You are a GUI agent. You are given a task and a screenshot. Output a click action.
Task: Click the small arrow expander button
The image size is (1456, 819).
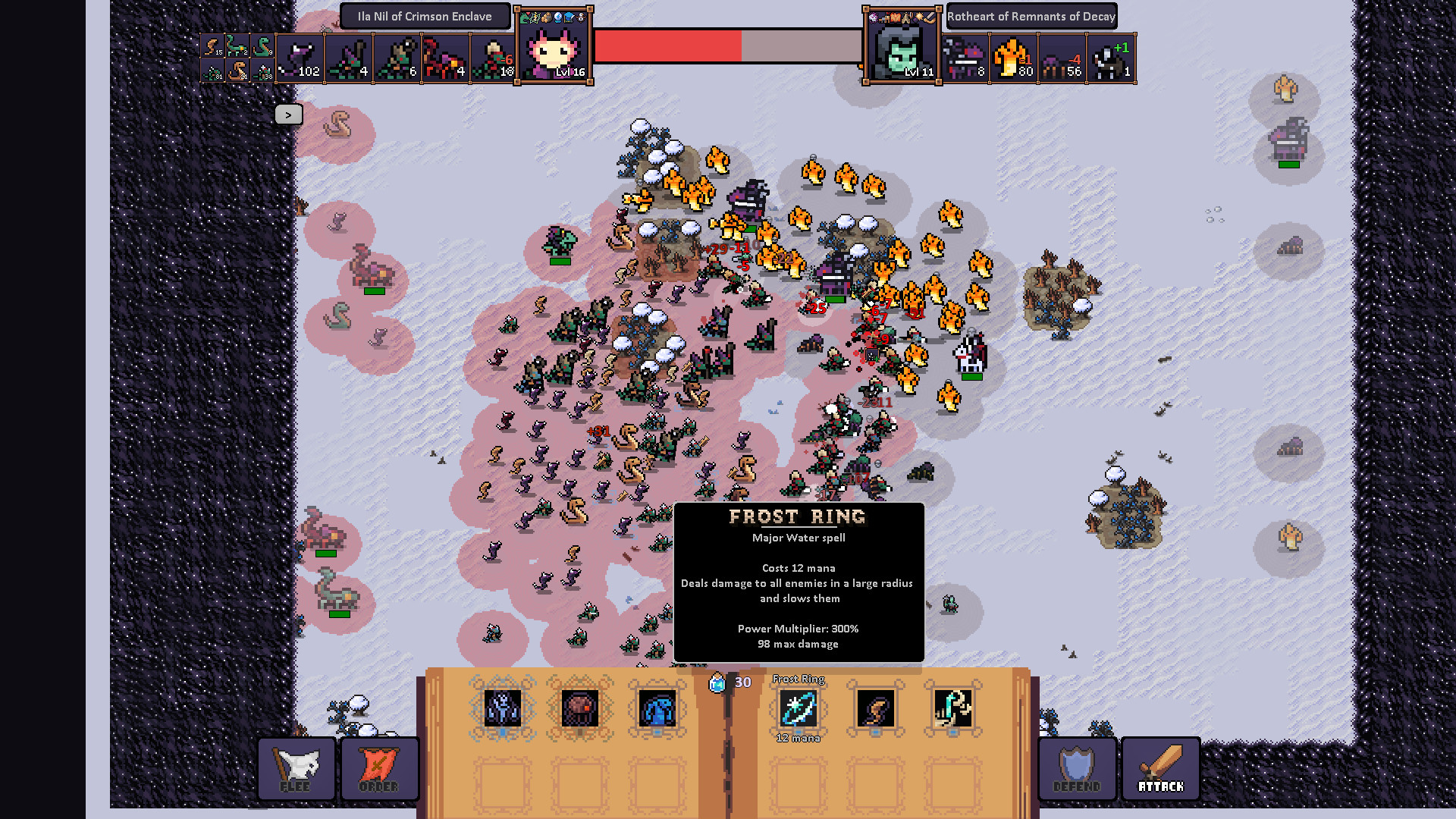point(288,115)
